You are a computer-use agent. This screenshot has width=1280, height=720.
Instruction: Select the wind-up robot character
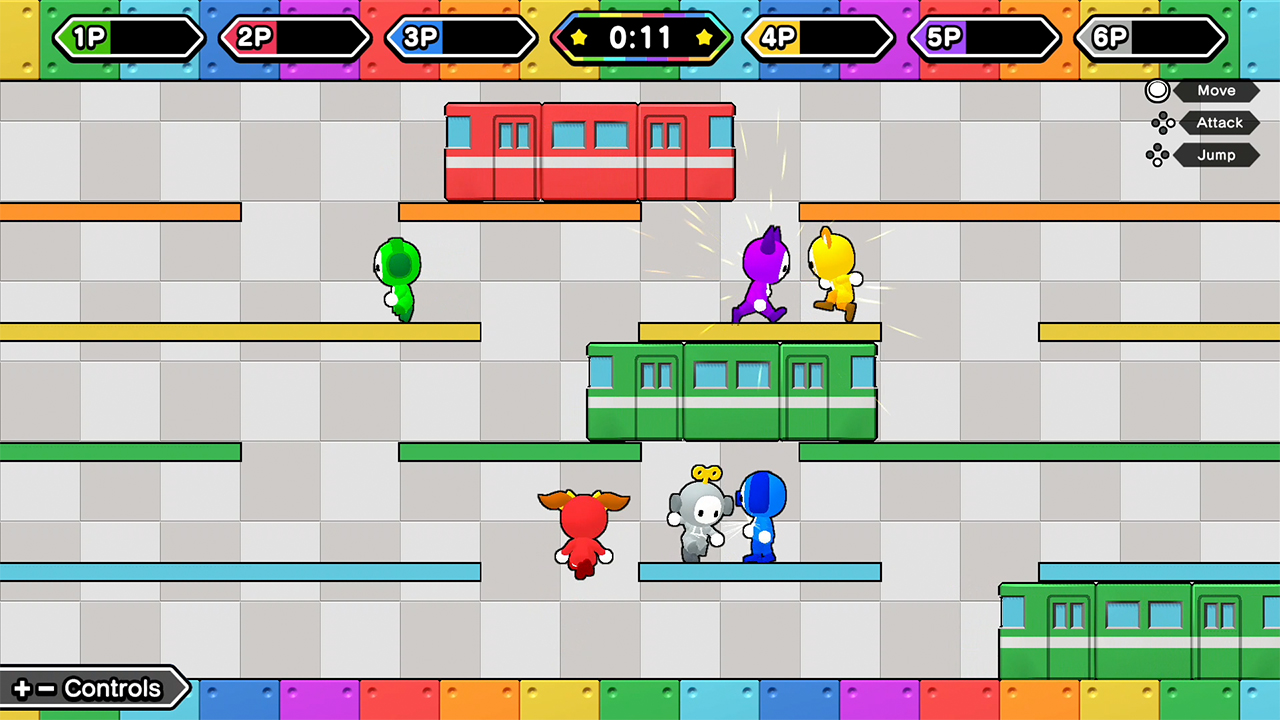coord(698,515)
